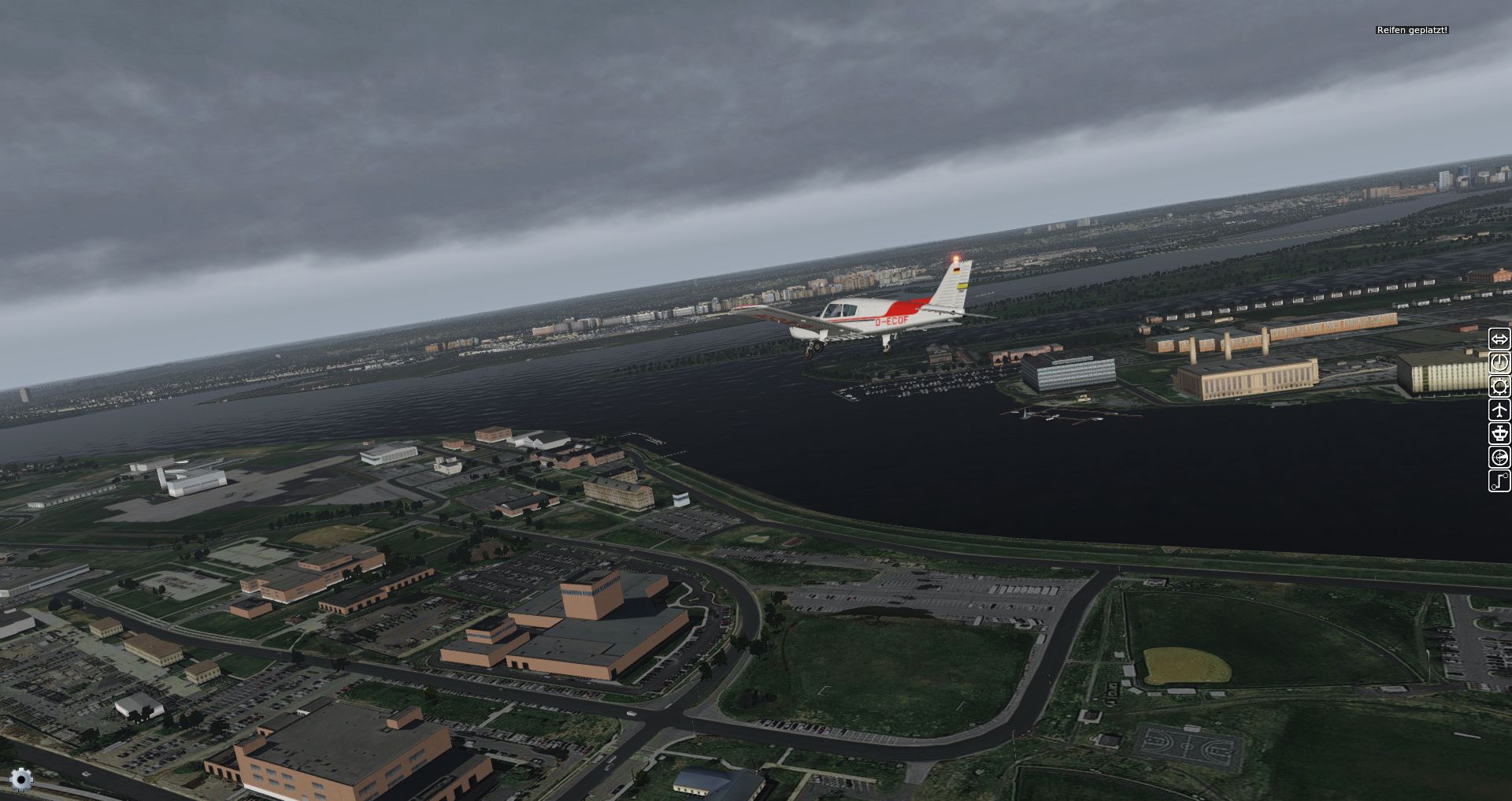Image resolution: width=1512 pixels, height=801 pixels.
Task: Select the sun weather icon
Action: [x=1499, y=387]
